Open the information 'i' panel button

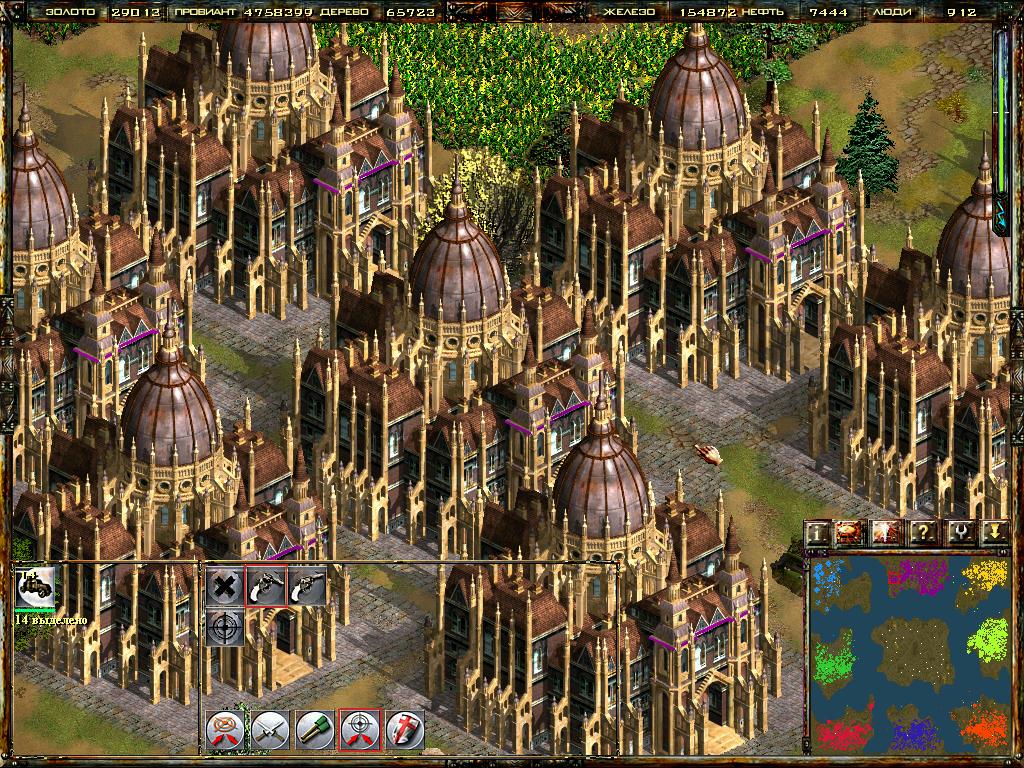(818, 533)
